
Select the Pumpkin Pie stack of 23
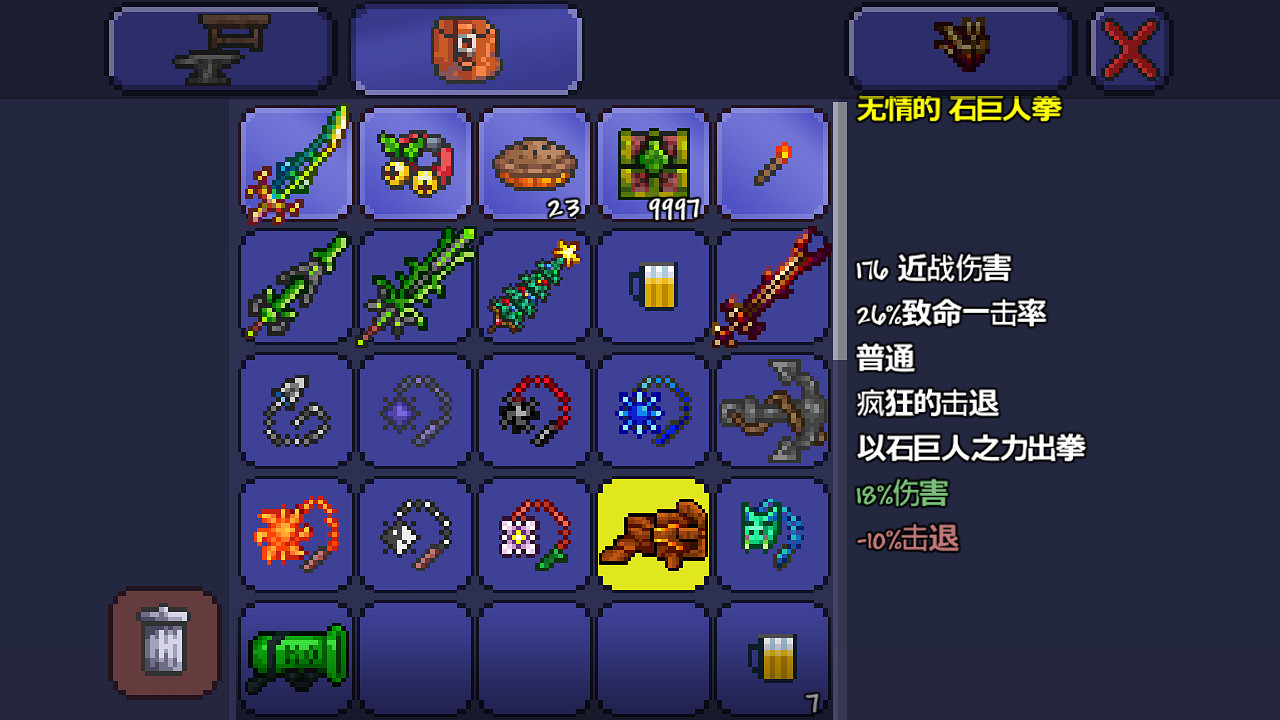[533, 163]
